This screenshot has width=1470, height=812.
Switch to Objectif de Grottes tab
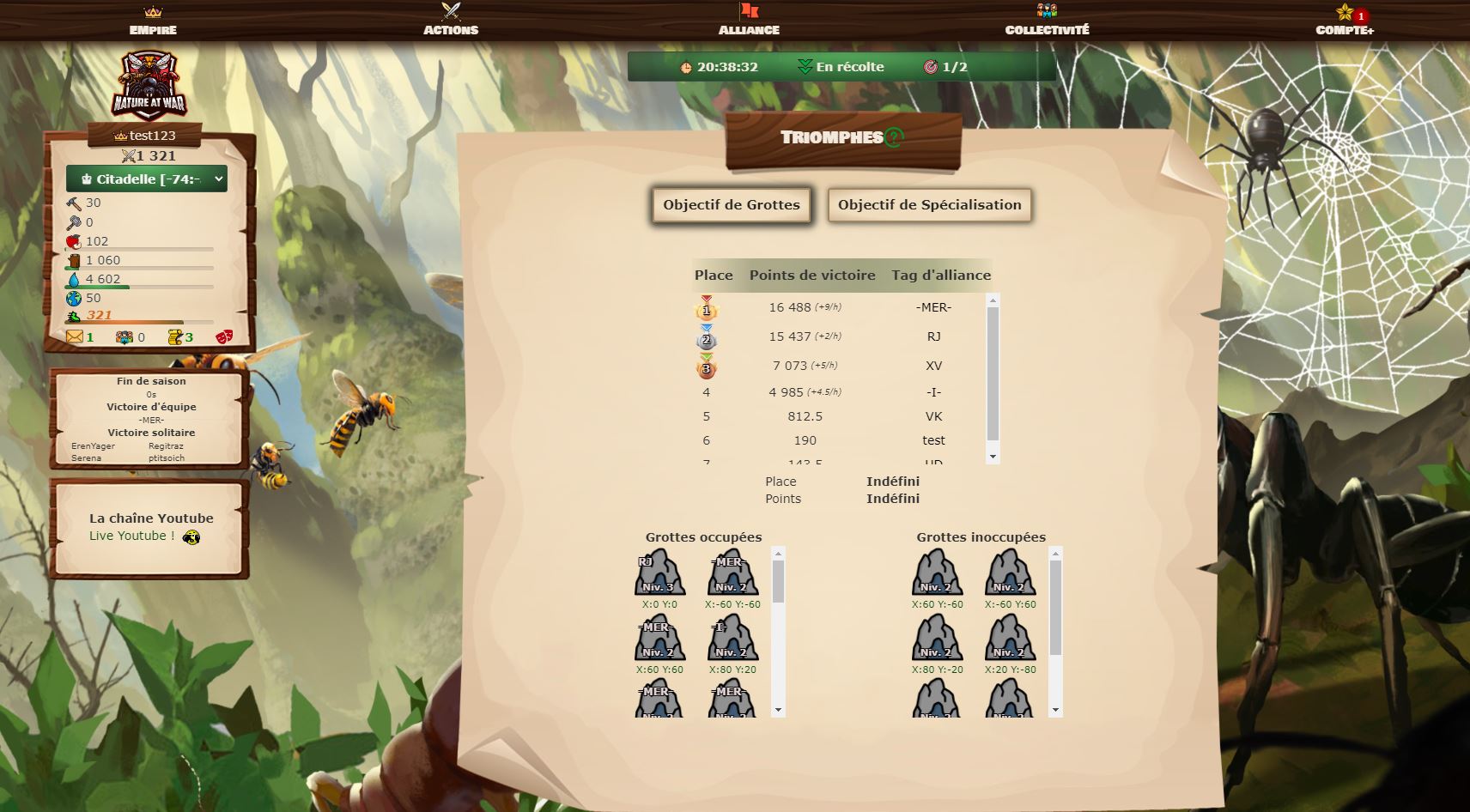click(x=732, y=205)
